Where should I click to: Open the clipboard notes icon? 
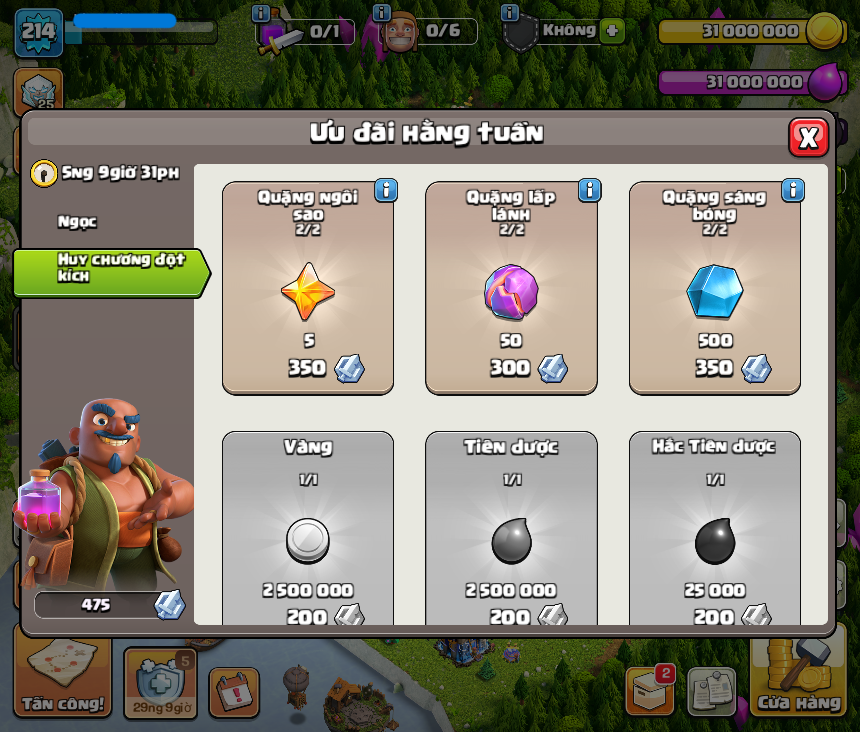point(712,691)
